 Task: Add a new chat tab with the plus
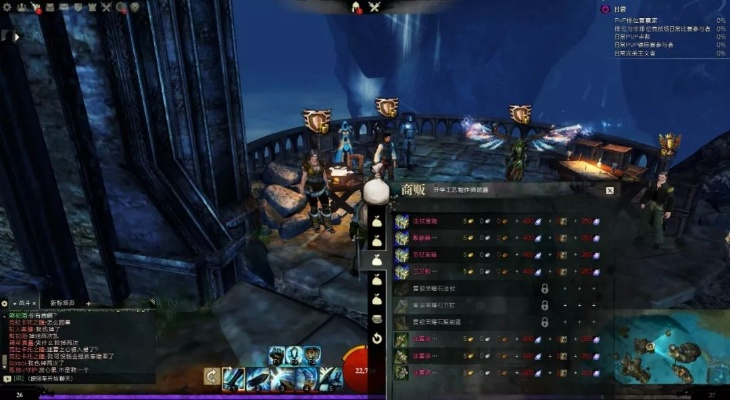click(x=88, y=301)
